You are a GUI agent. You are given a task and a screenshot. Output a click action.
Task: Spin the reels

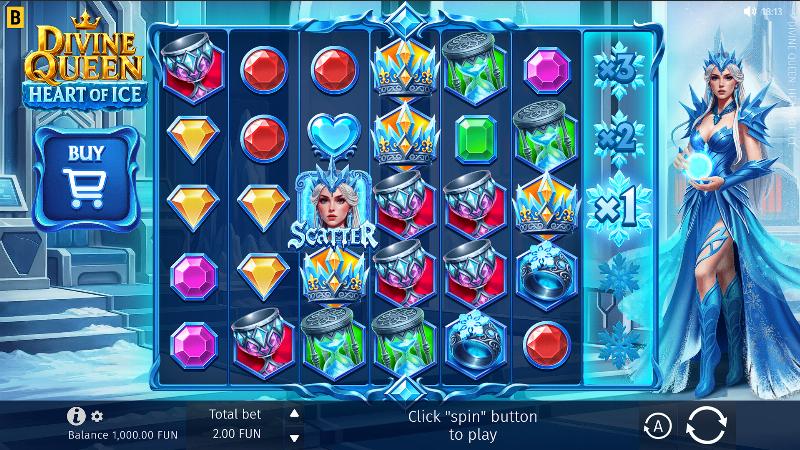(709, 425)
